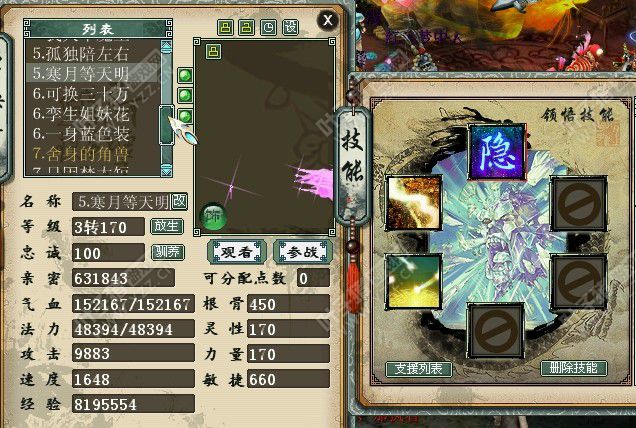Open the 设 settings button above pet preview
Viewport: 636px width, 428px height.
(290, 27)
